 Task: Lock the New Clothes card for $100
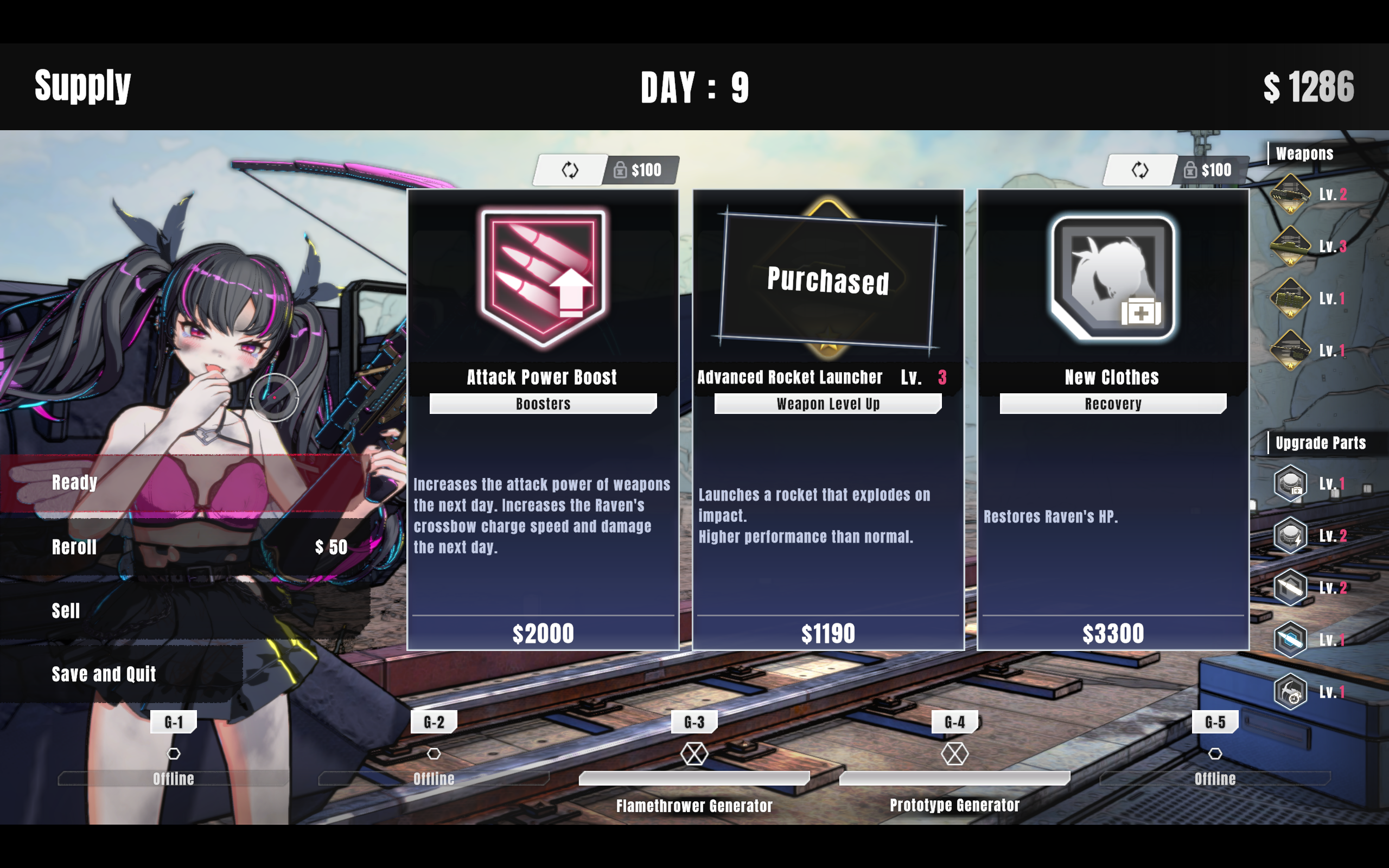(x=1210, y=170)
